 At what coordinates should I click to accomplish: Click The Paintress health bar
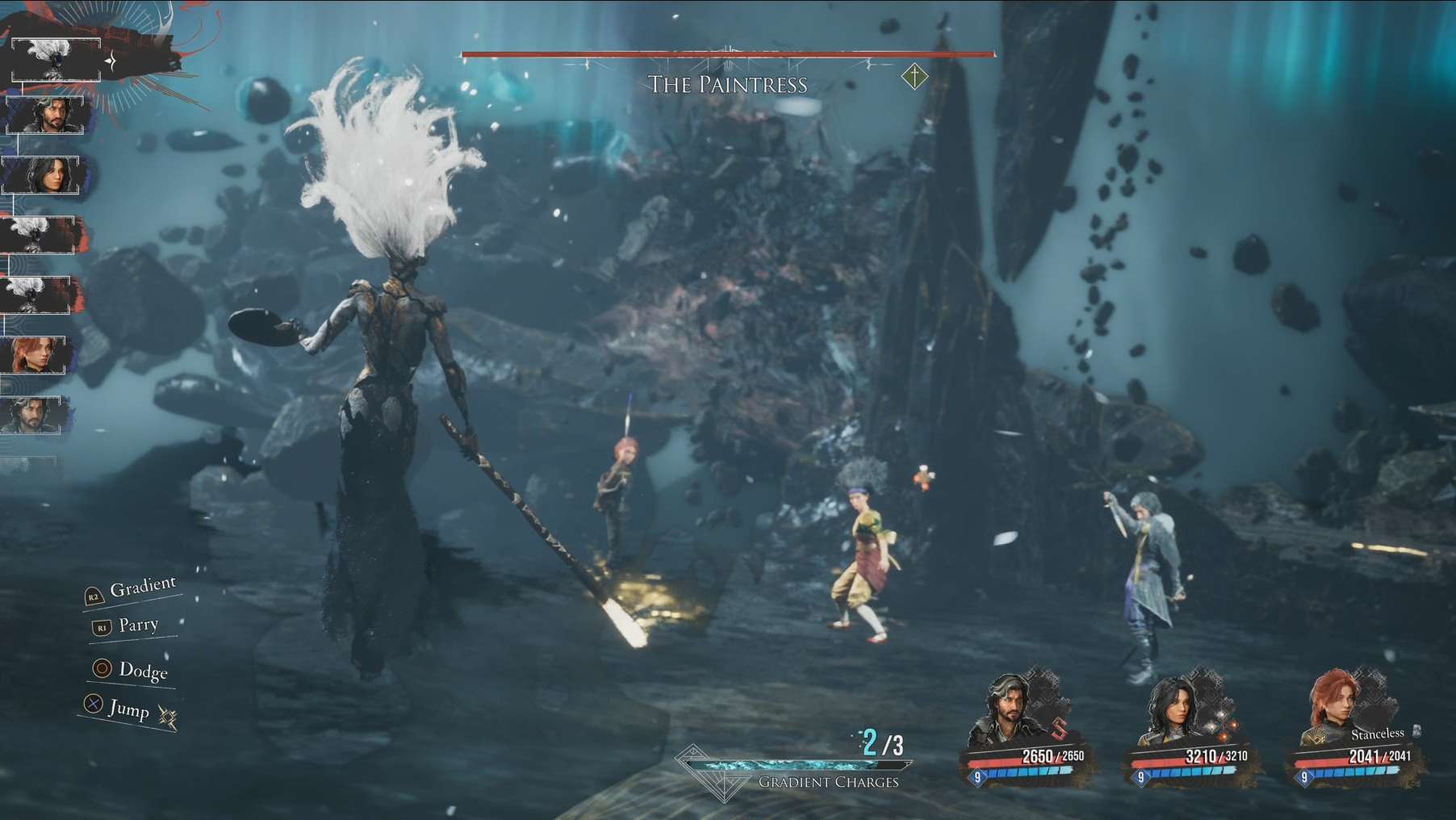[x=726, y=55]
